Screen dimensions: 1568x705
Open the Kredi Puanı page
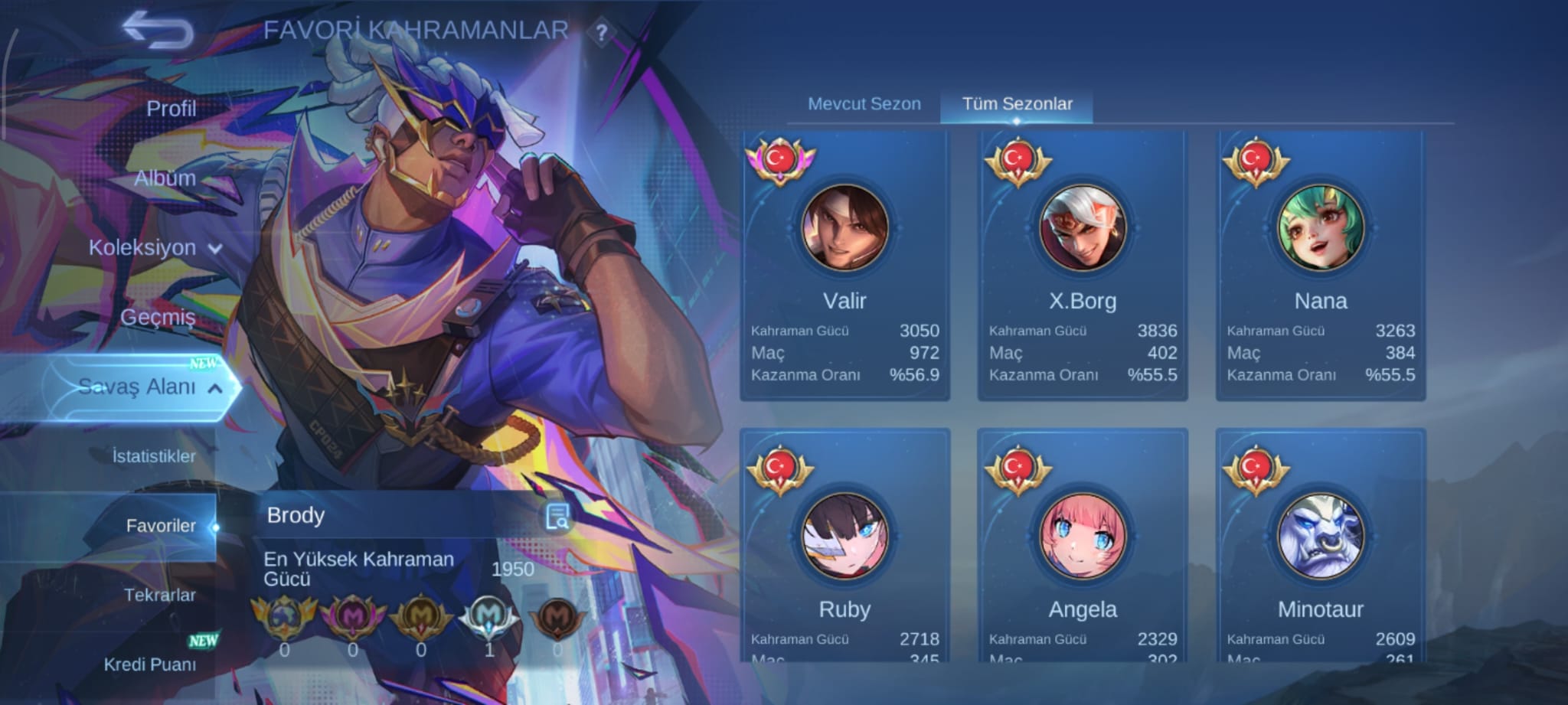[x=150, y=664]
